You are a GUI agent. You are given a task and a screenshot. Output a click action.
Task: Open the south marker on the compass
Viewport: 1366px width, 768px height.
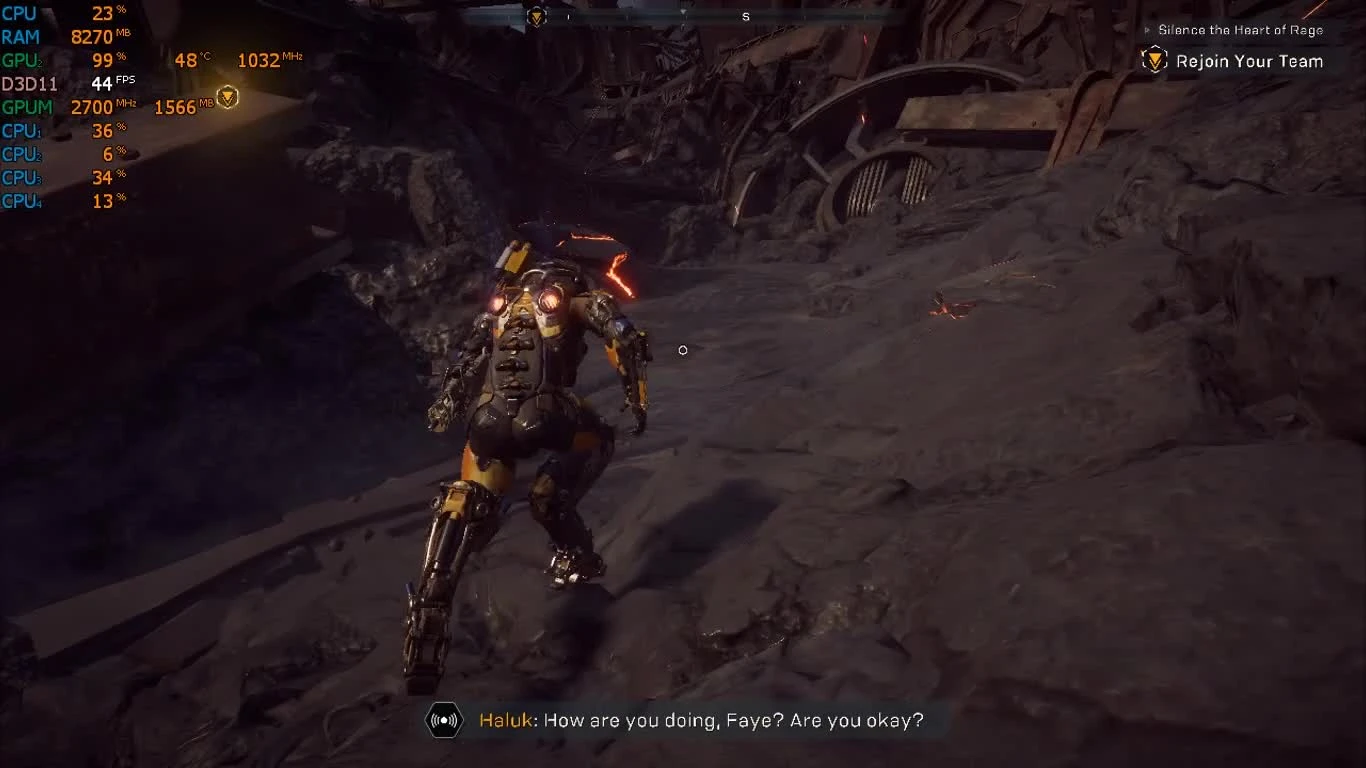click(743, 17)
